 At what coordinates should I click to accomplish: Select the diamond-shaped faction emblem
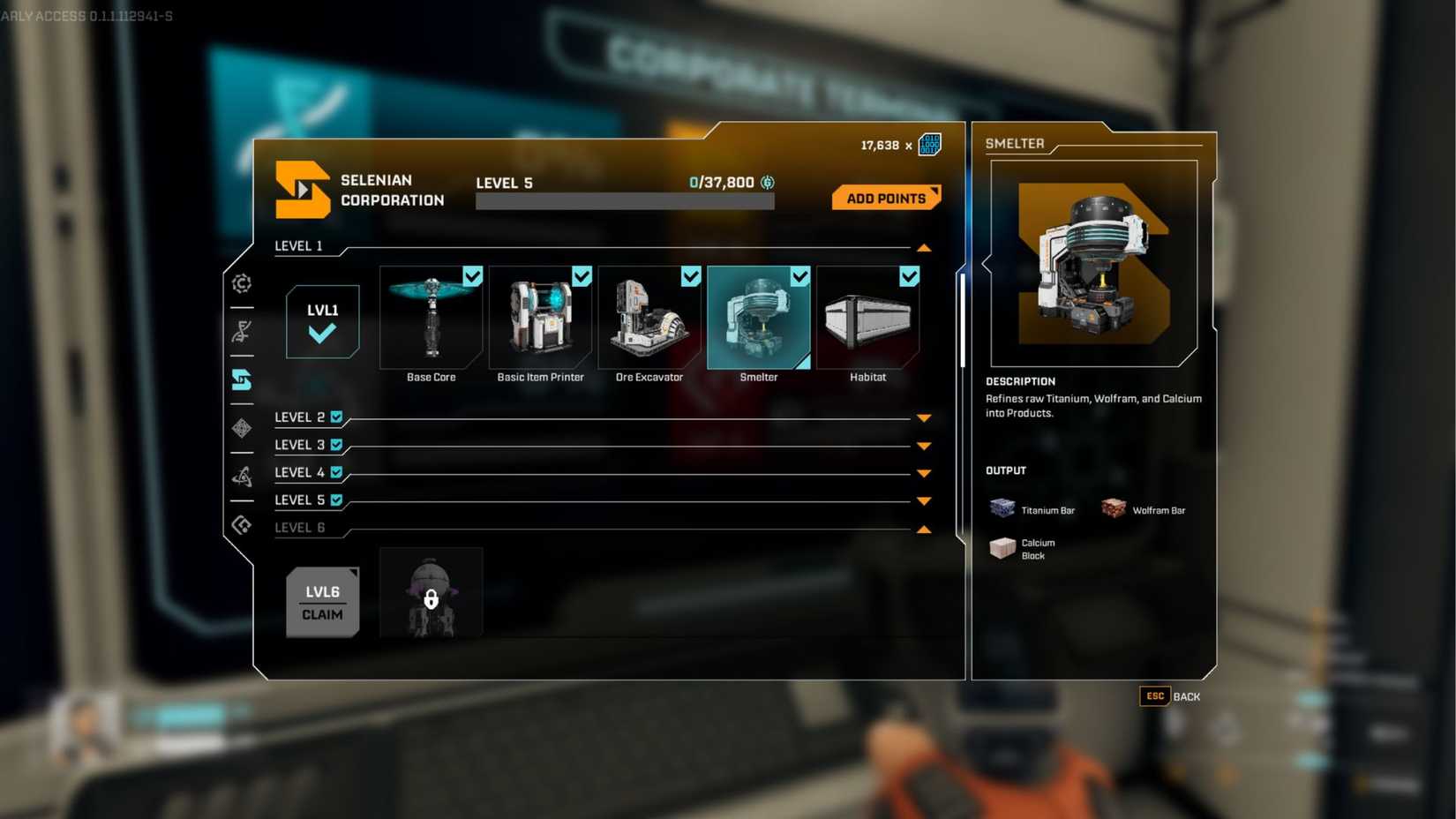click(x=241, y=428)
